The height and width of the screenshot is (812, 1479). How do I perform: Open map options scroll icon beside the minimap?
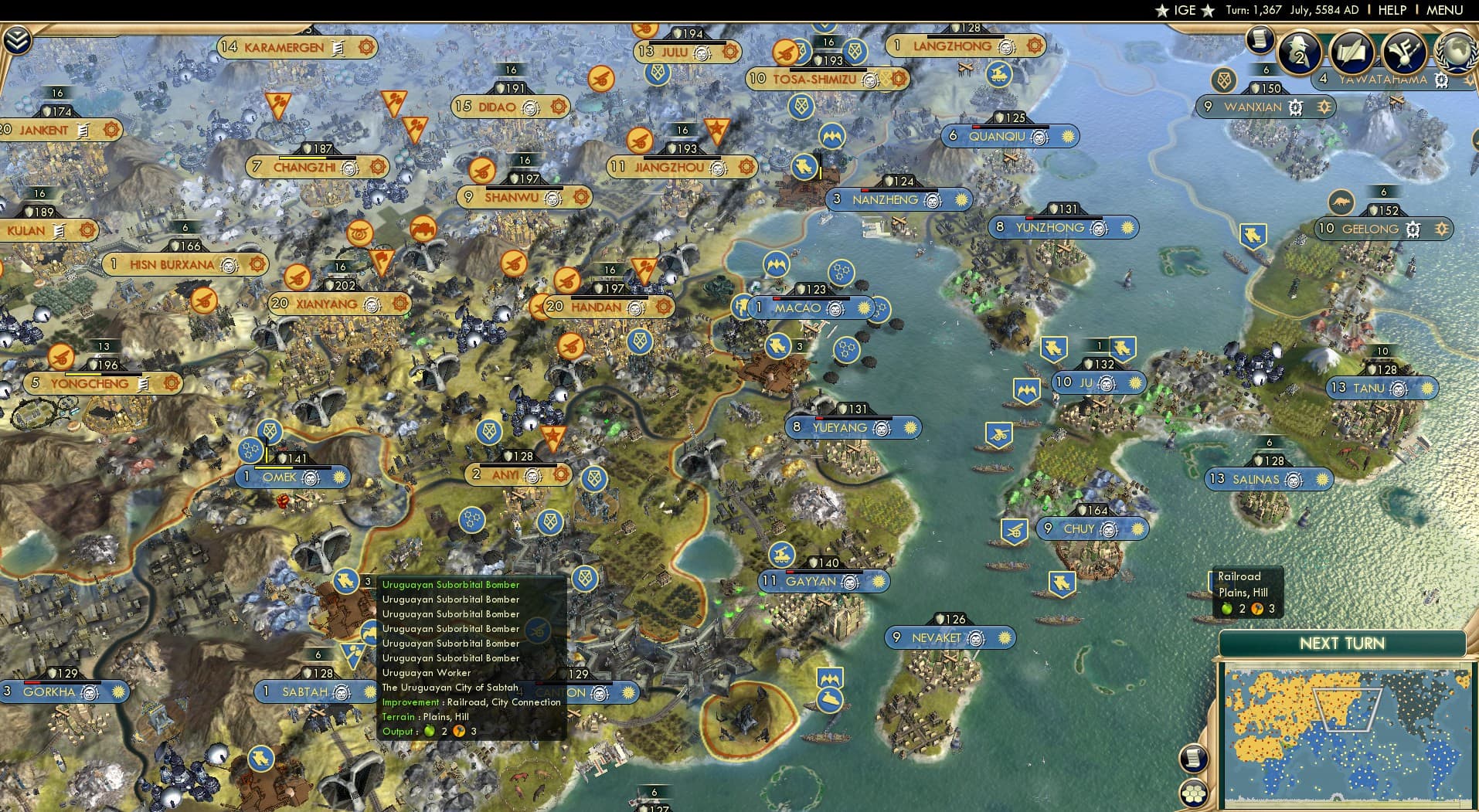[1193, 759]
